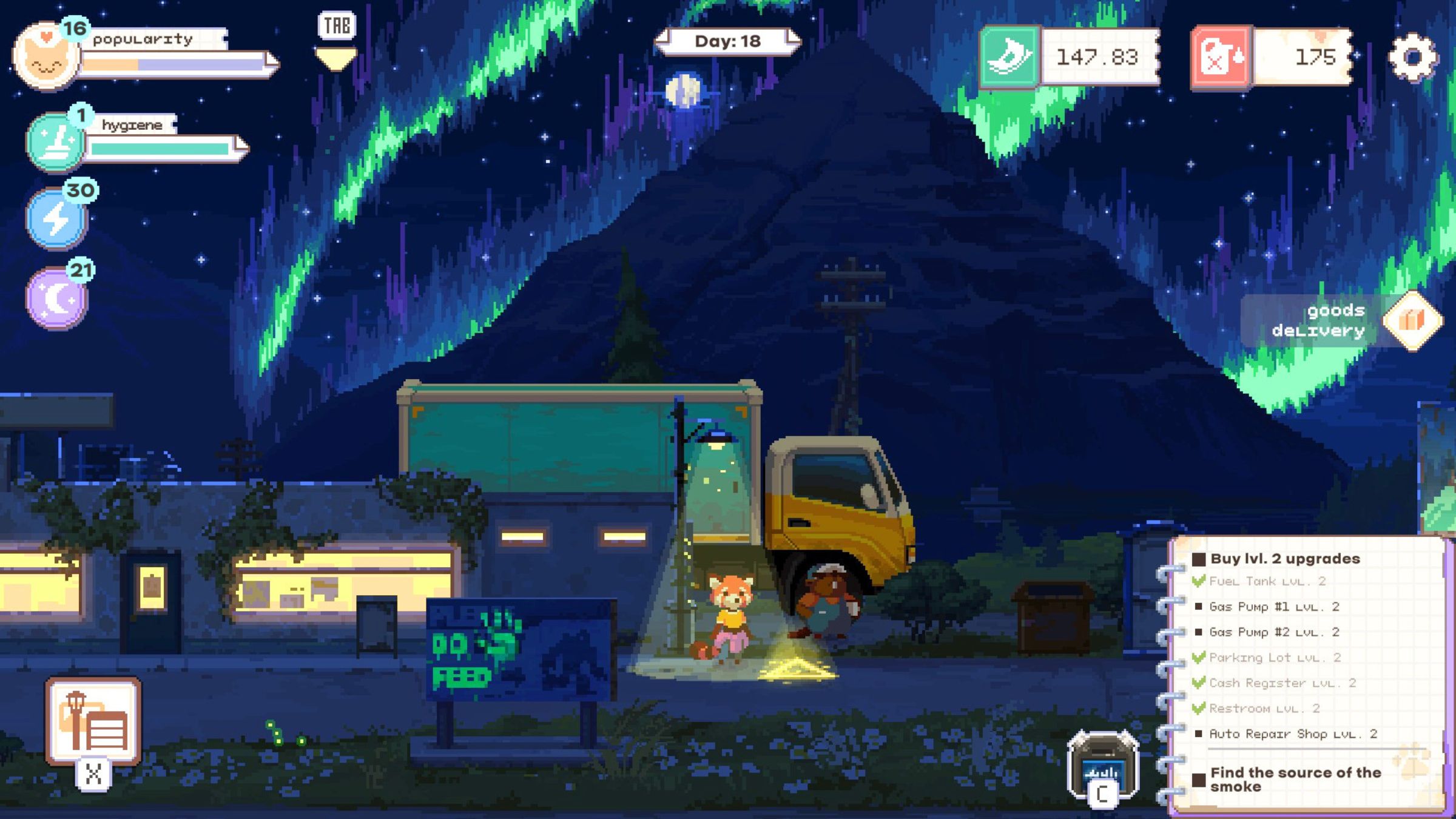This screenshot has height=819, width=1456.
Task: Click the Auto Repair Shop Lvl. 2 objective
Action: click(1293, 734)
